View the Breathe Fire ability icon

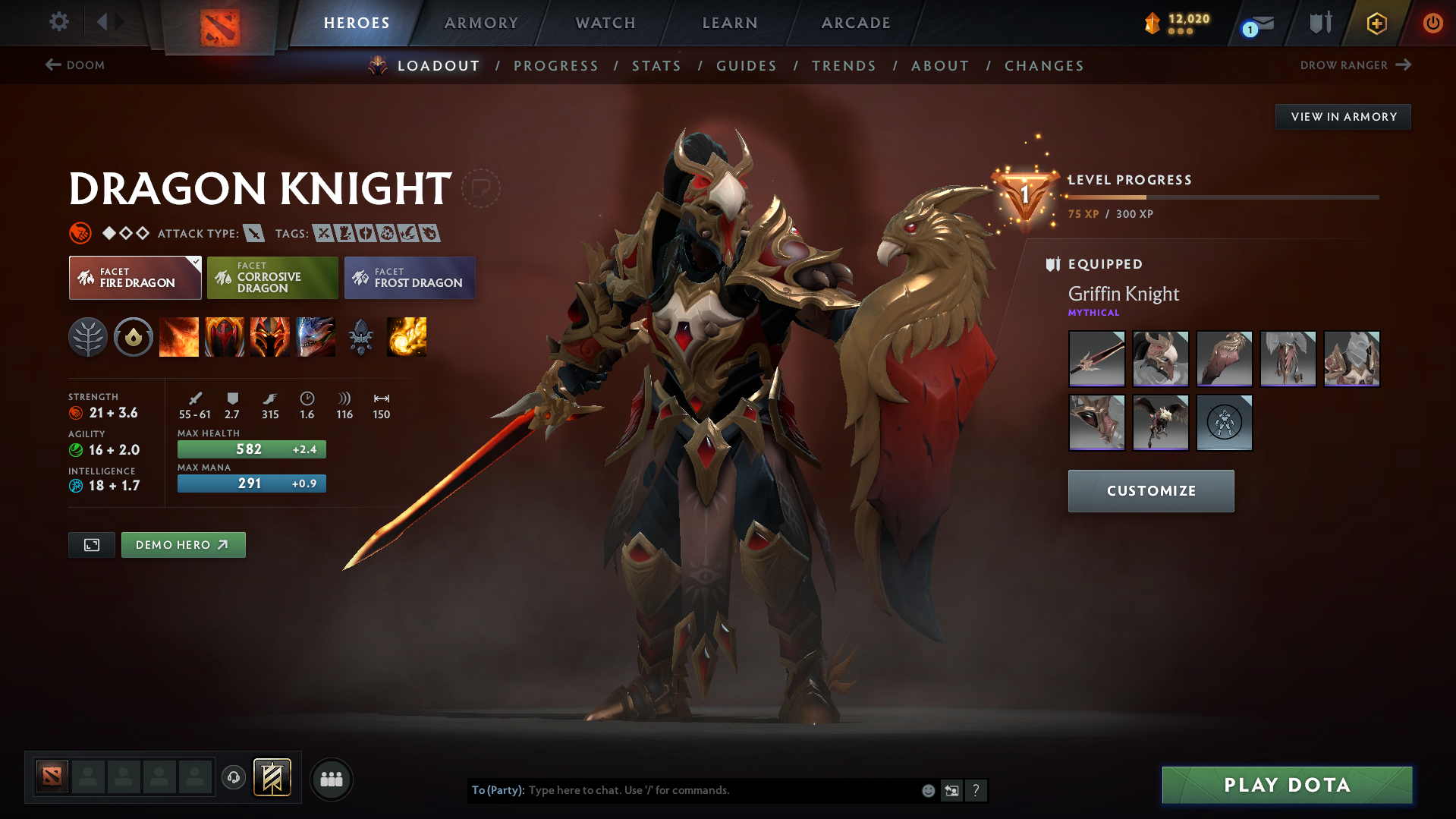[179, 337]
